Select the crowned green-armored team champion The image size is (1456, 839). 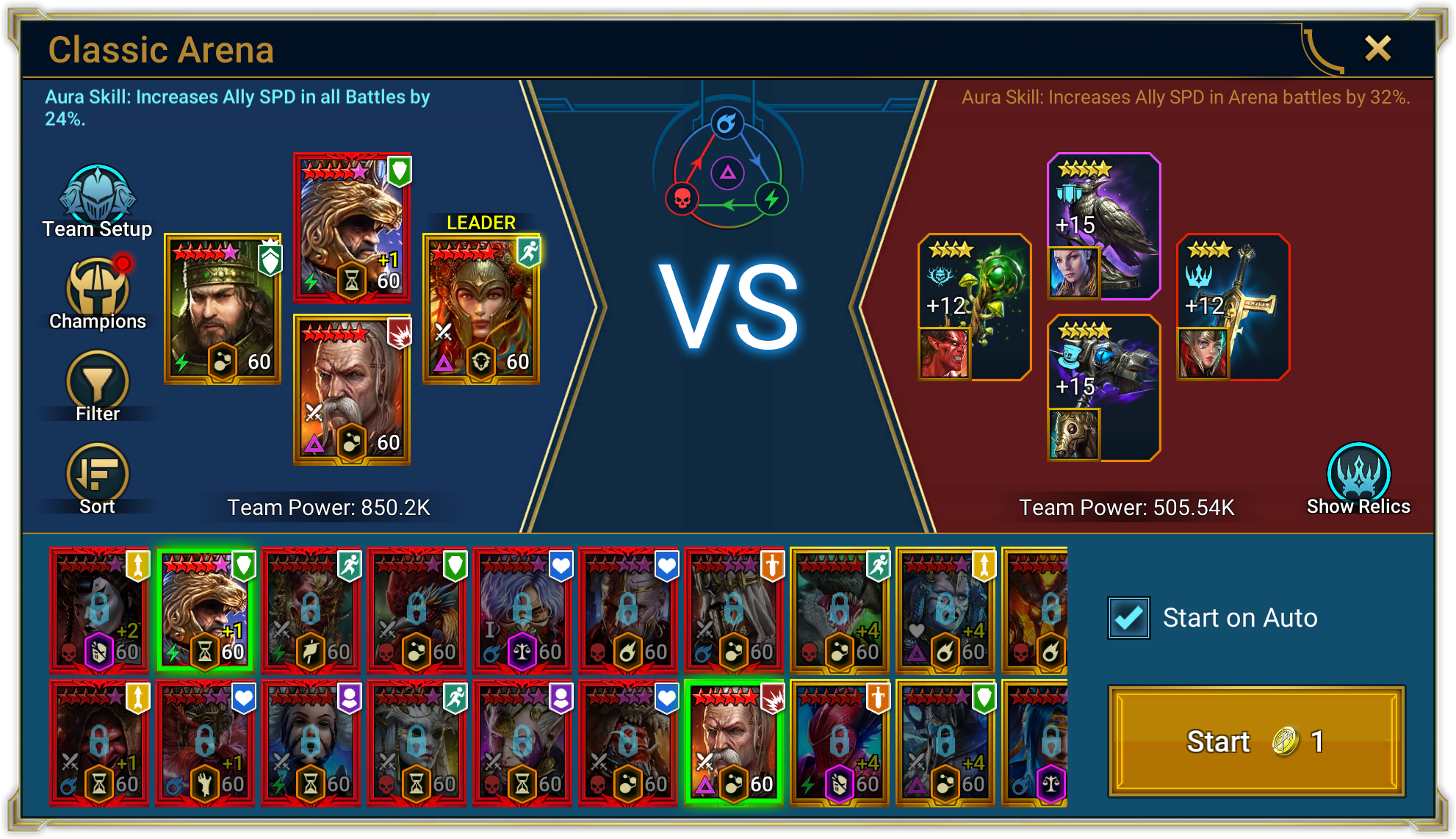223,309
